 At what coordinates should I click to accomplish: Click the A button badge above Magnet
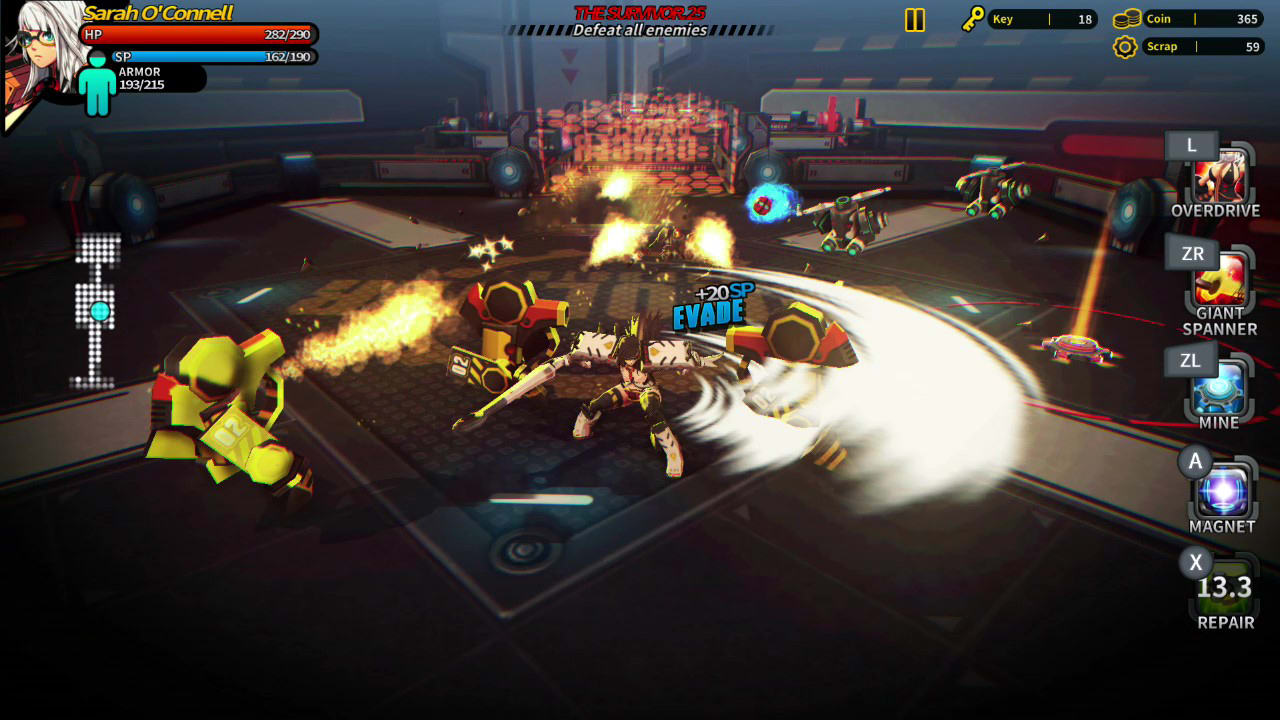[x=1195, y=462]
